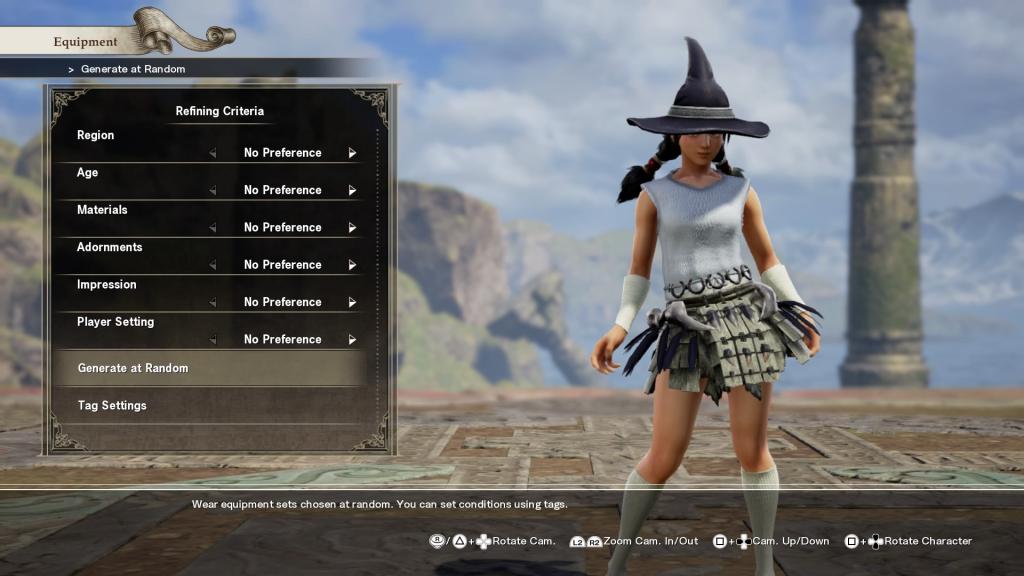The width and height of the screenshot is (1024, 576).
Task: Advance Player Setting with right arrow
Action: coord(352,340)
